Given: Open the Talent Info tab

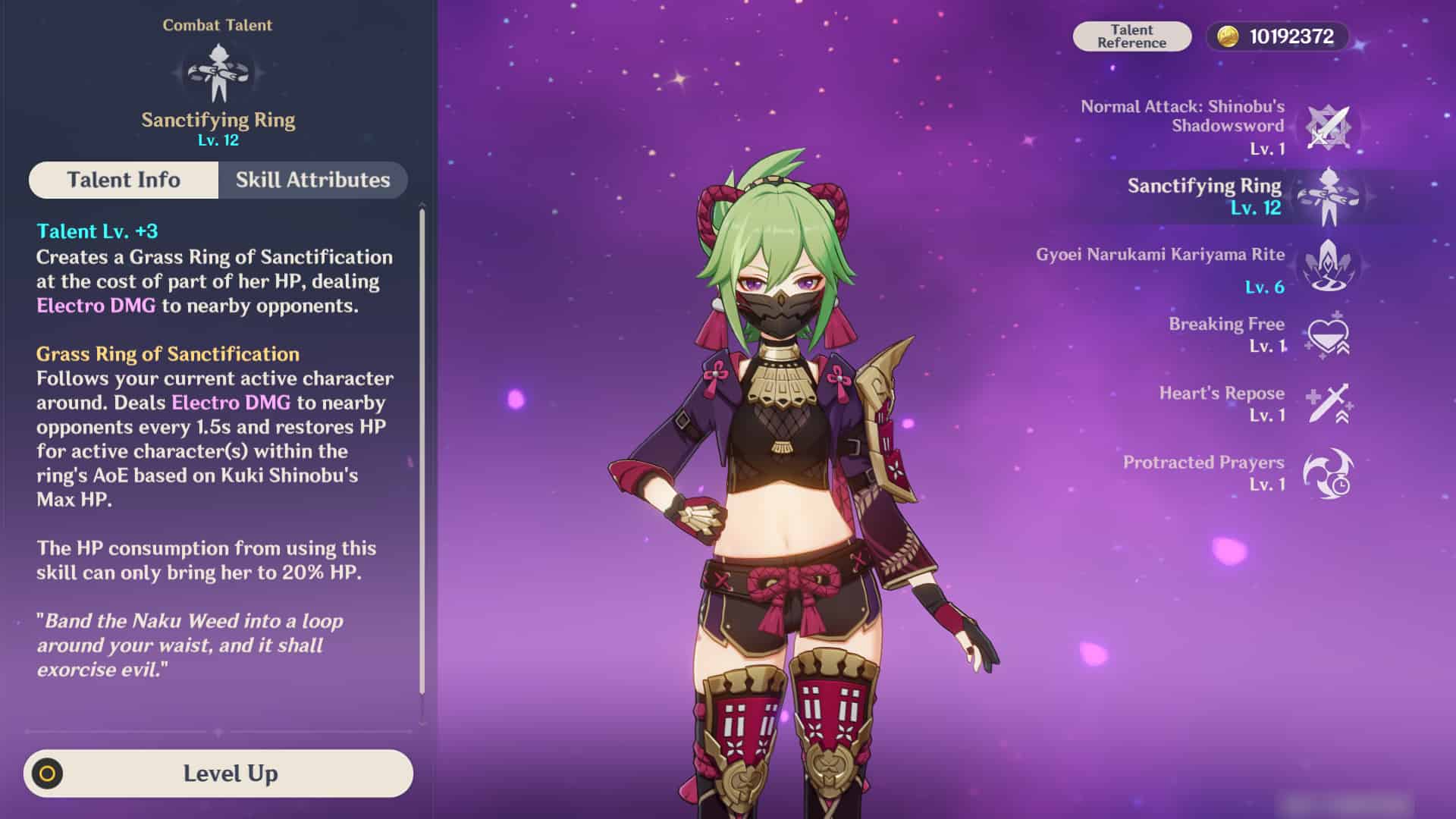Looking at the screenshot, I should click(x=124, y=180).
